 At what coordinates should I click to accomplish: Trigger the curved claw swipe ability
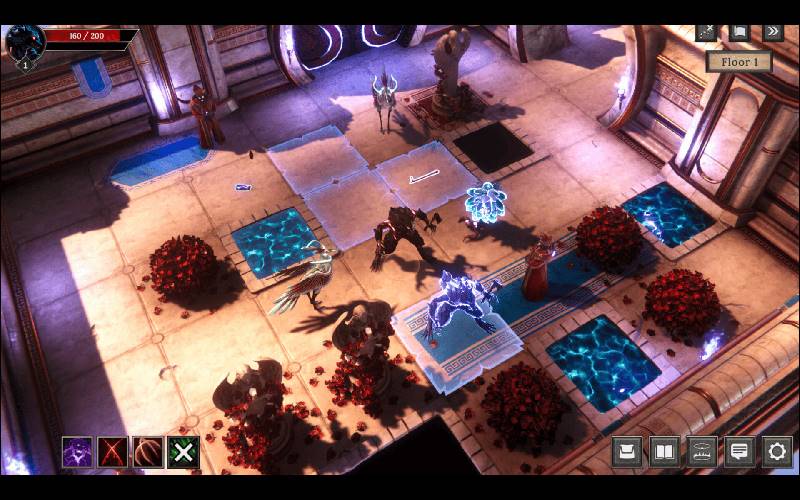(148, 452)
